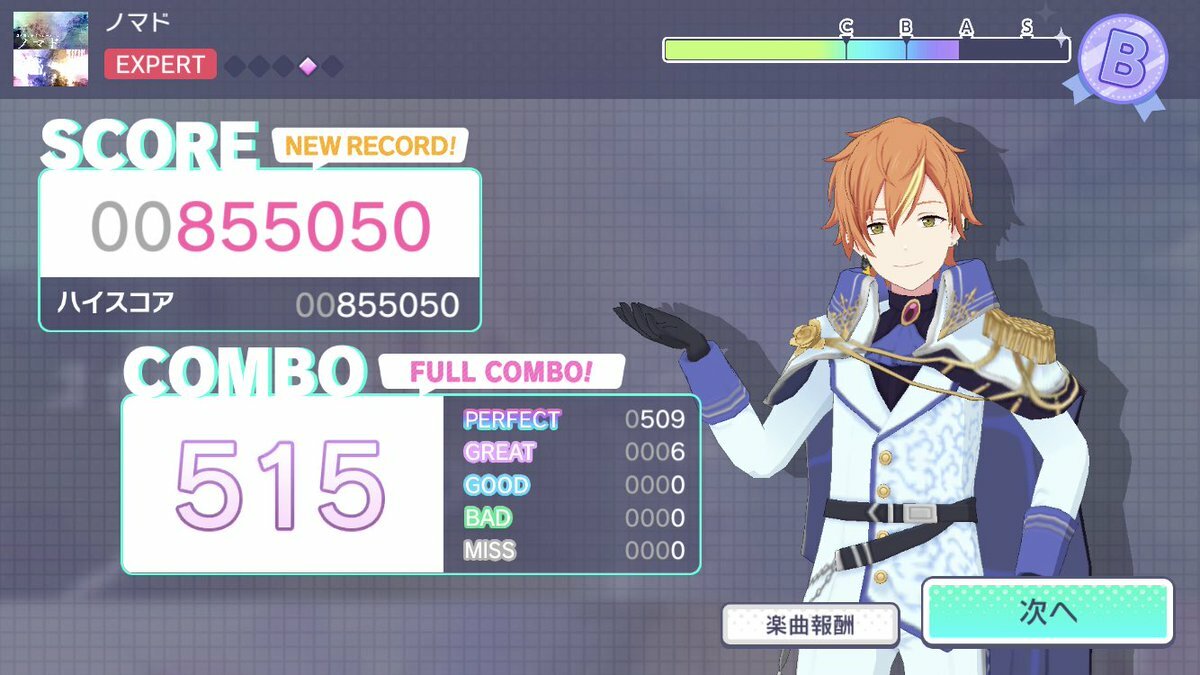The width and height of the screenshot is (1200, 675).
Task: Select the ノマド song jacket thumbnail
Action: (51, 48)
